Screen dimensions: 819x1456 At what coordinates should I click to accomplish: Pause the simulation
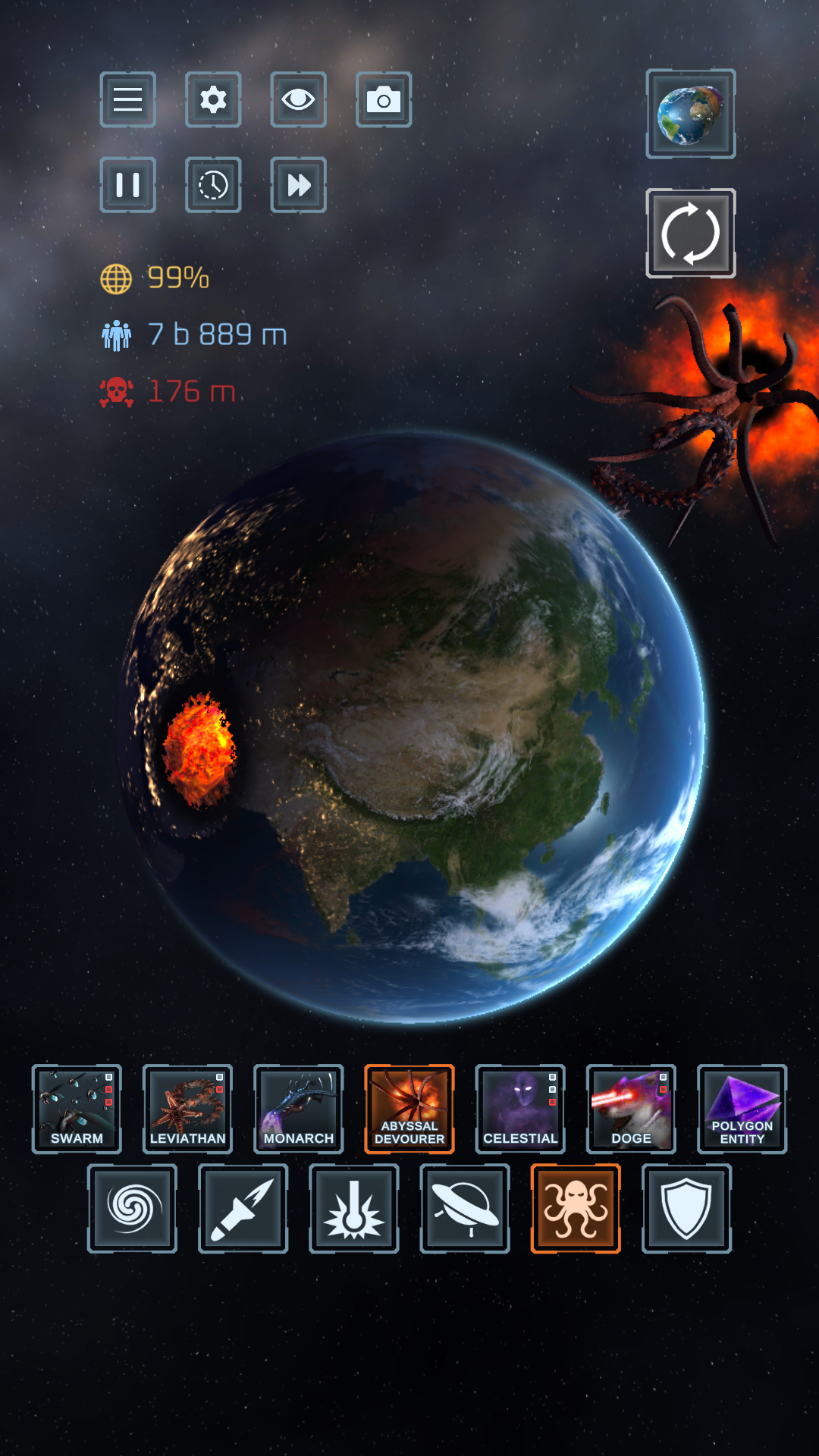(x=127, y=185)
